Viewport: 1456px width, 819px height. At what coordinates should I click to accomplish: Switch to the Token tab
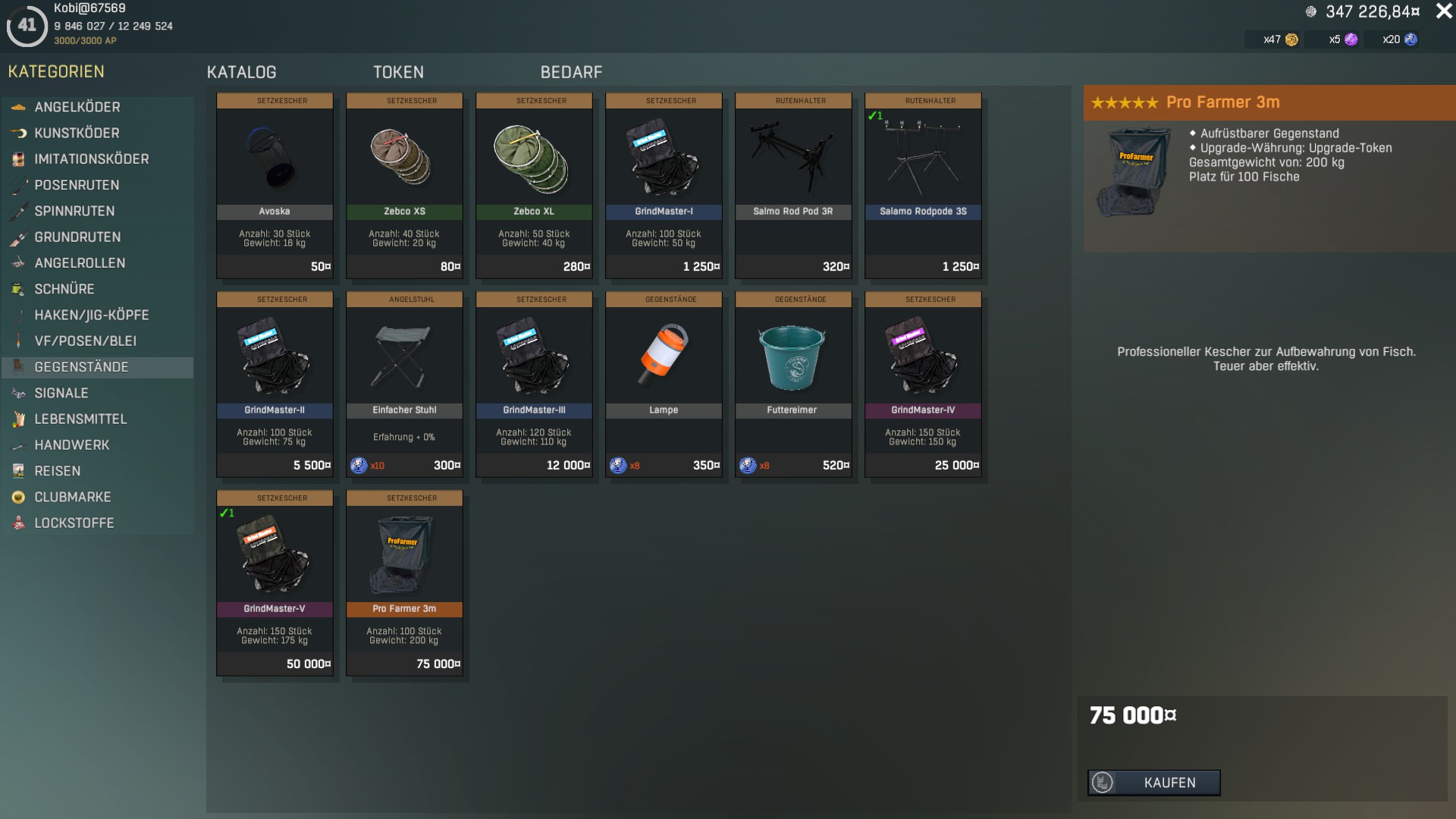click(x=398, y=72)
